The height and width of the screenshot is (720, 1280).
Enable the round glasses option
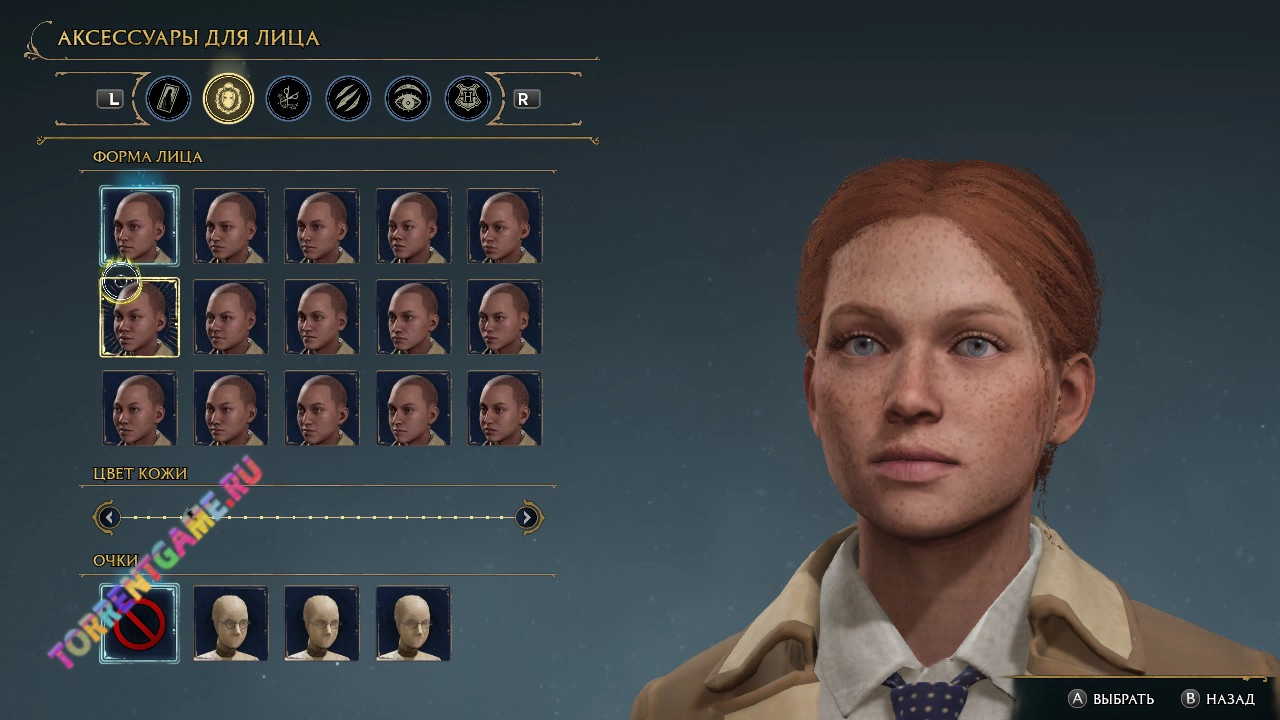point(230,624)
